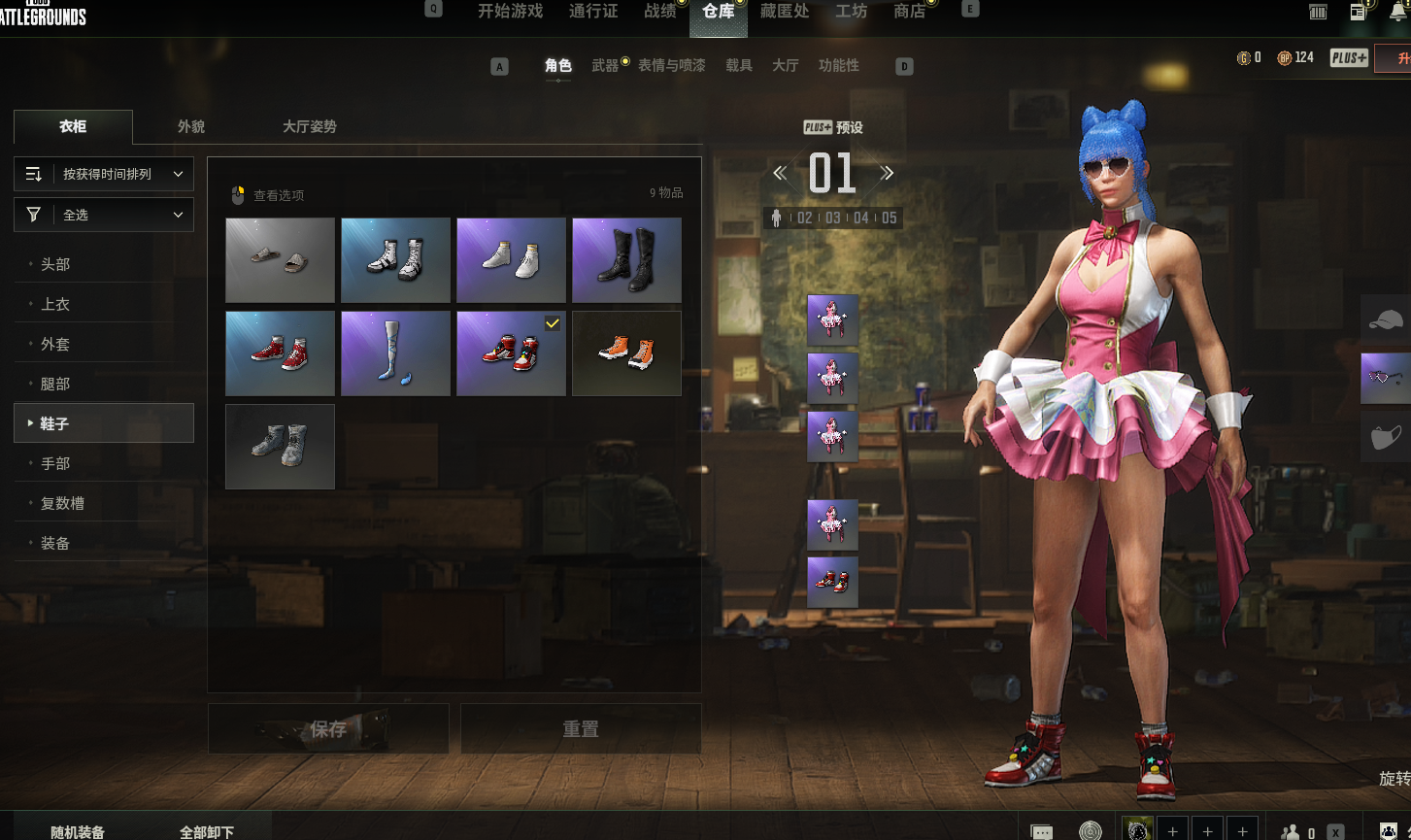Open the 开始游戏 main menu tab
The height and width of the screenshot is (840, 1411).
click(510, 12)
